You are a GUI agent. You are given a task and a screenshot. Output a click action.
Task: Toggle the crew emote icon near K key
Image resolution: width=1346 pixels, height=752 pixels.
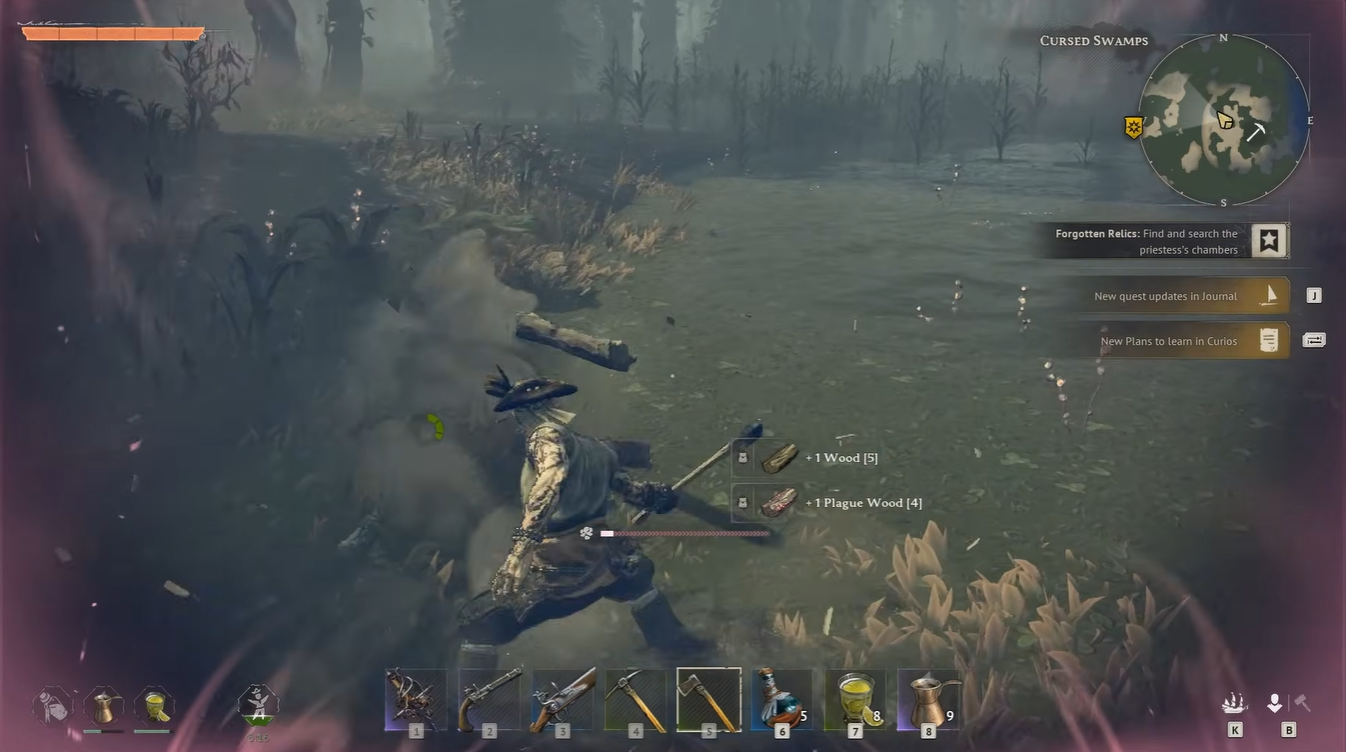(x=1233, y=701)
